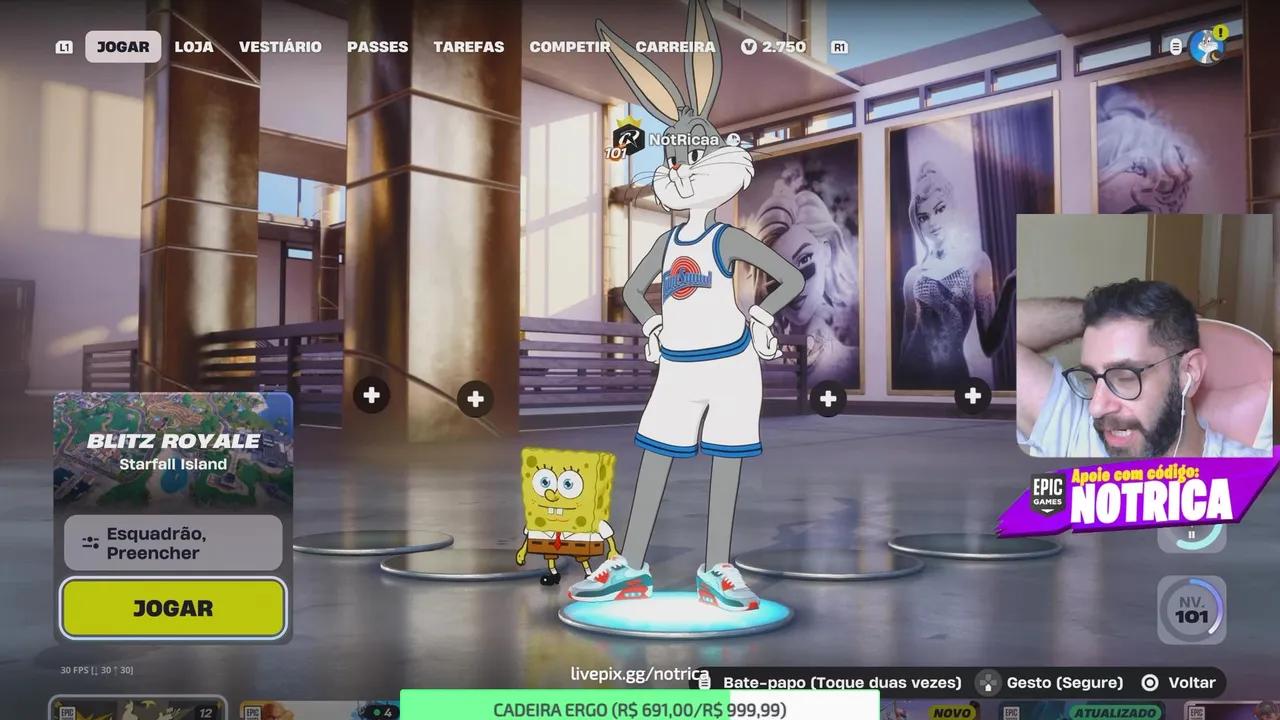Open the Esquadrão, Preencher squad selector

point(172,542)
